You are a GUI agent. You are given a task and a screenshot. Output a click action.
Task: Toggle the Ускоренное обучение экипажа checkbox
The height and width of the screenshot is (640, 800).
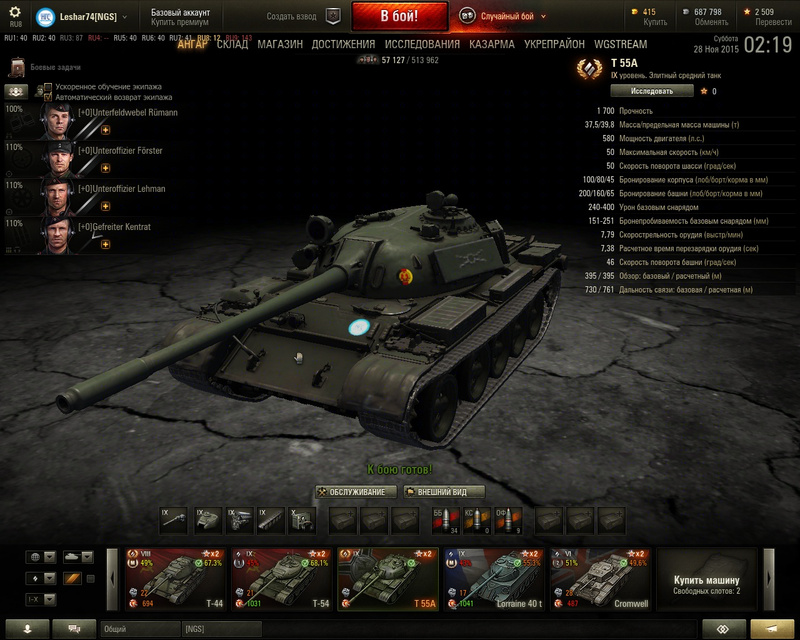[46, 87]
